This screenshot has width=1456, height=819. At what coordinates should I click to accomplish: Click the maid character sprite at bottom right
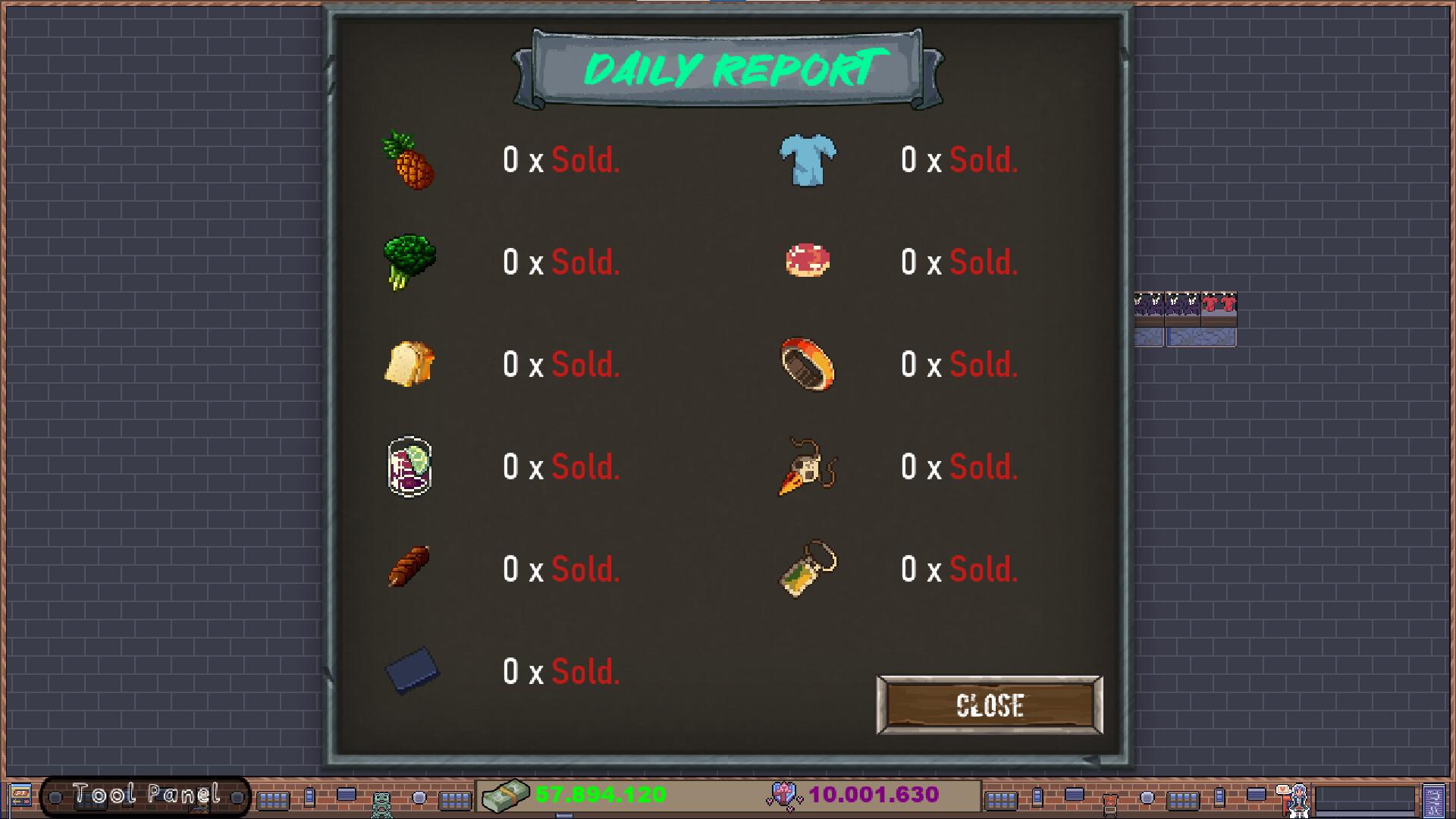[1298, 800]
